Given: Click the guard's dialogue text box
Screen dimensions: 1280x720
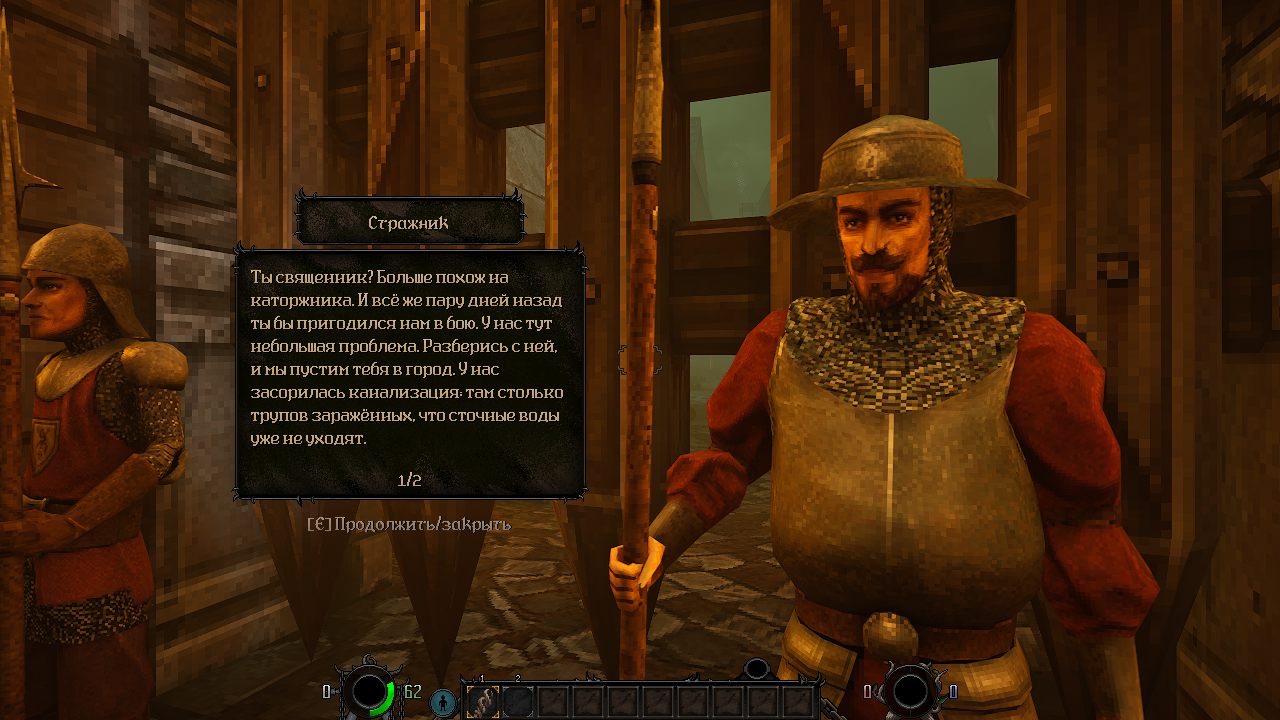Looking at the screenshot, I should point(410,370).
